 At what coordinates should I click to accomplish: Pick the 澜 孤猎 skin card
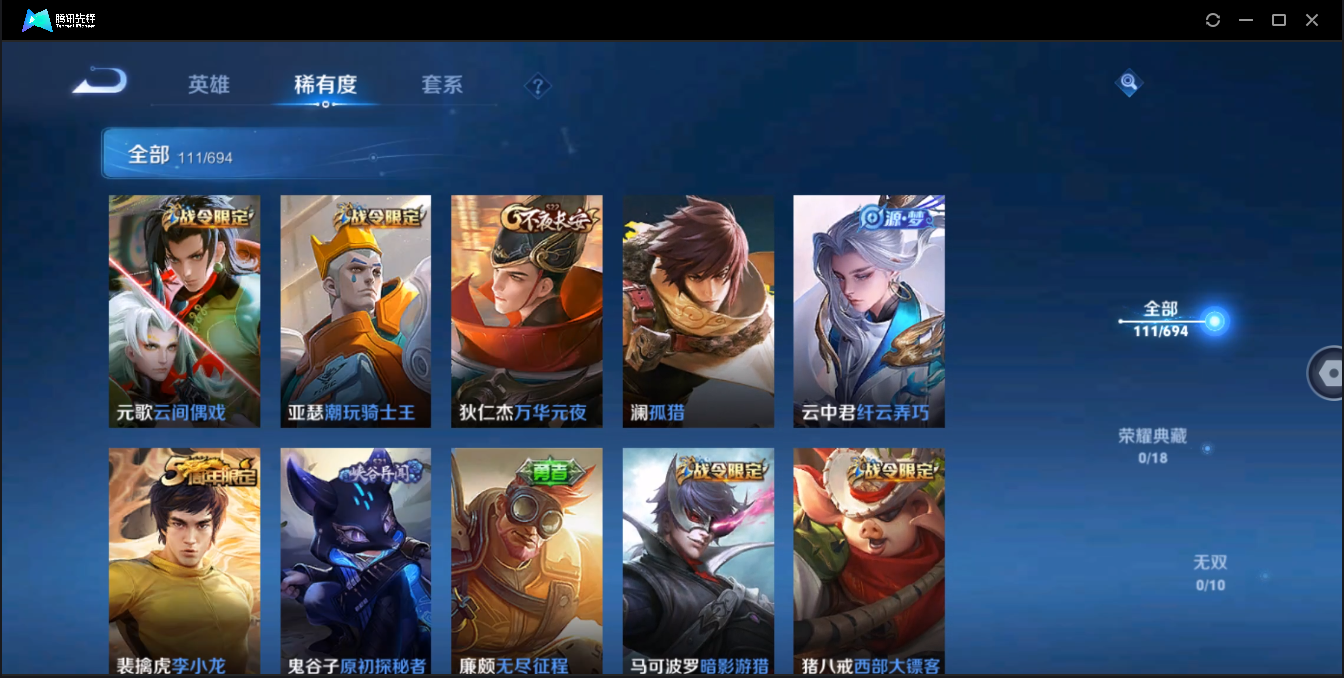(x=698, y=311)
